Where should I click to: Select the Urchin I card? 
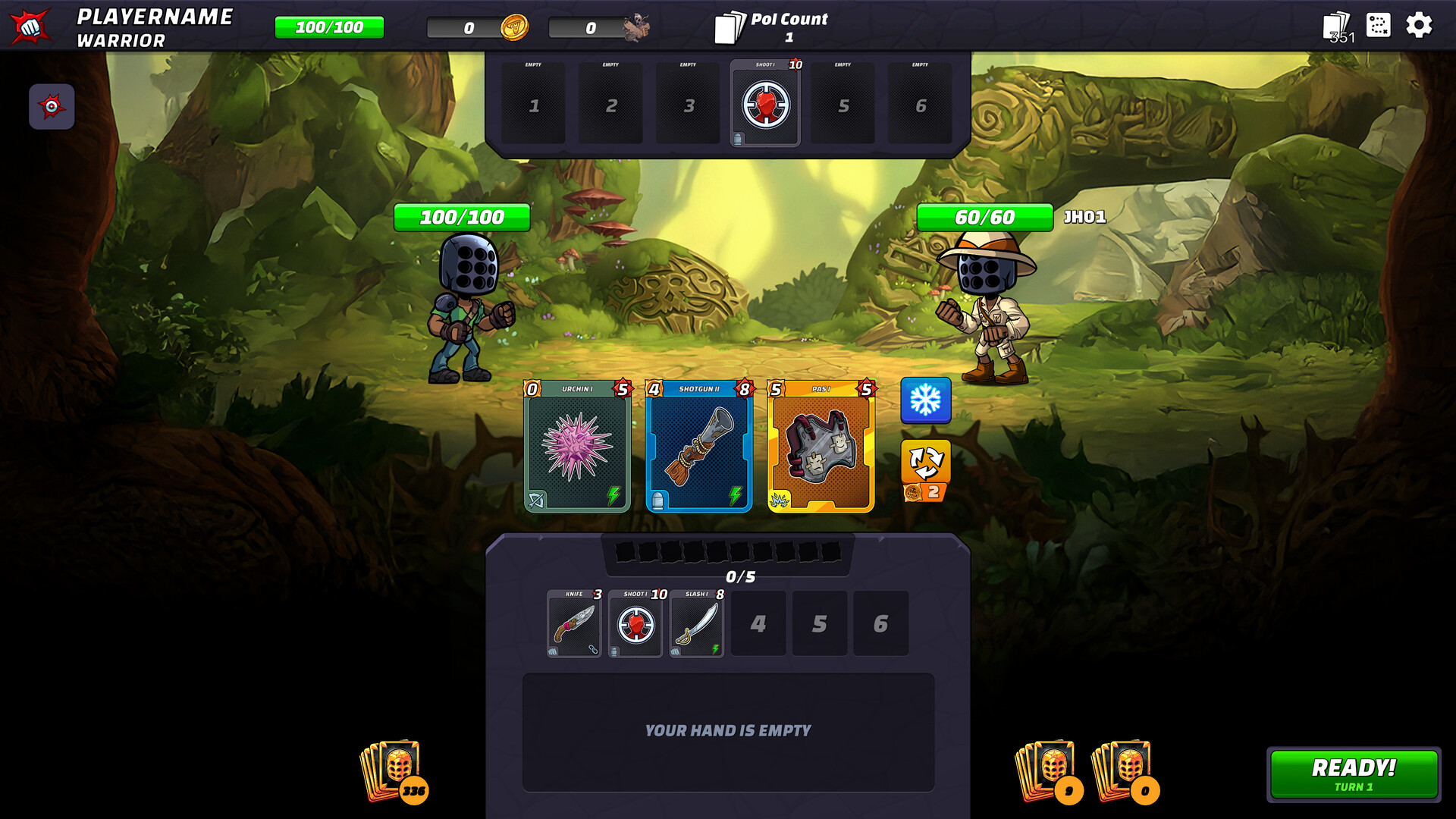click(x=576, y=447)
